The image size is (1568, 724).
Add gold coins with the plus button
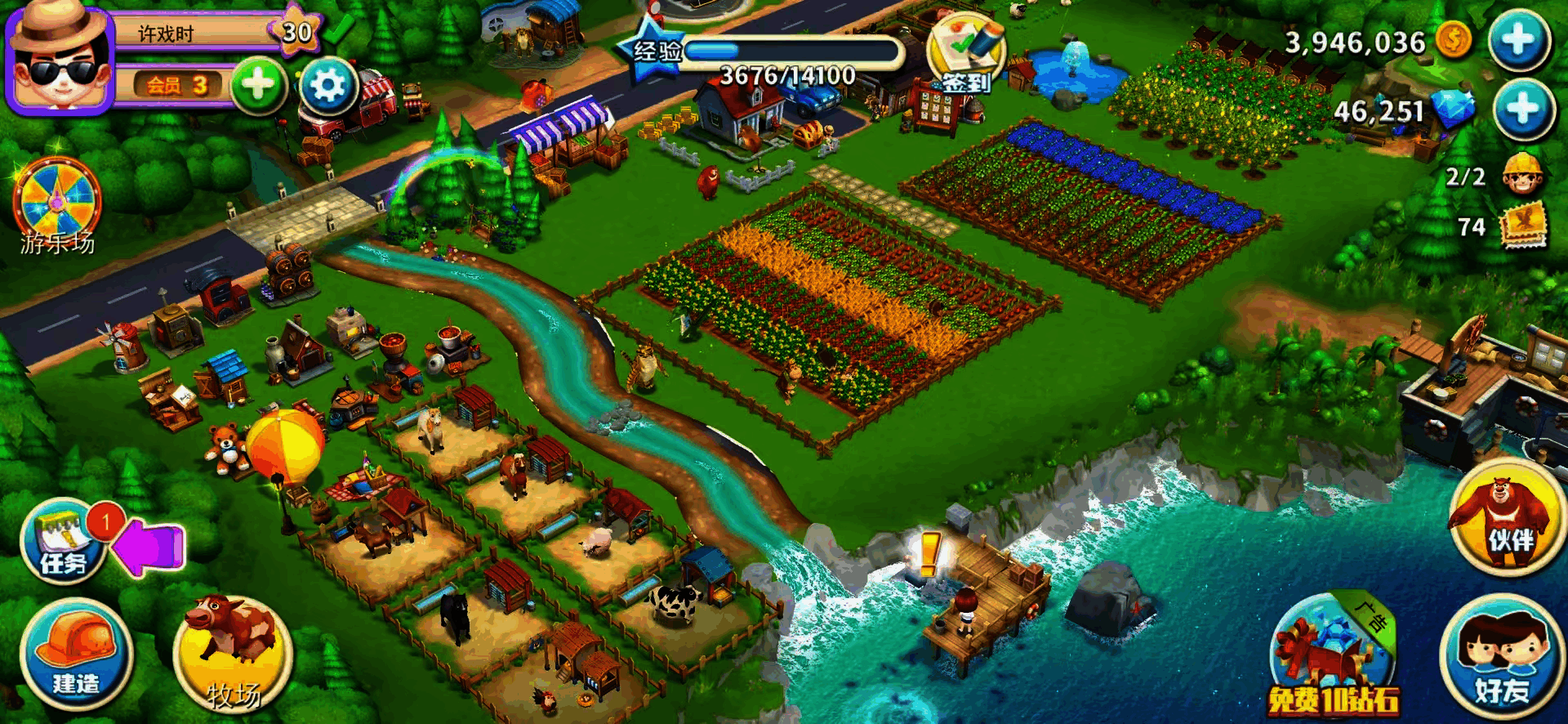click(1519, 40)
